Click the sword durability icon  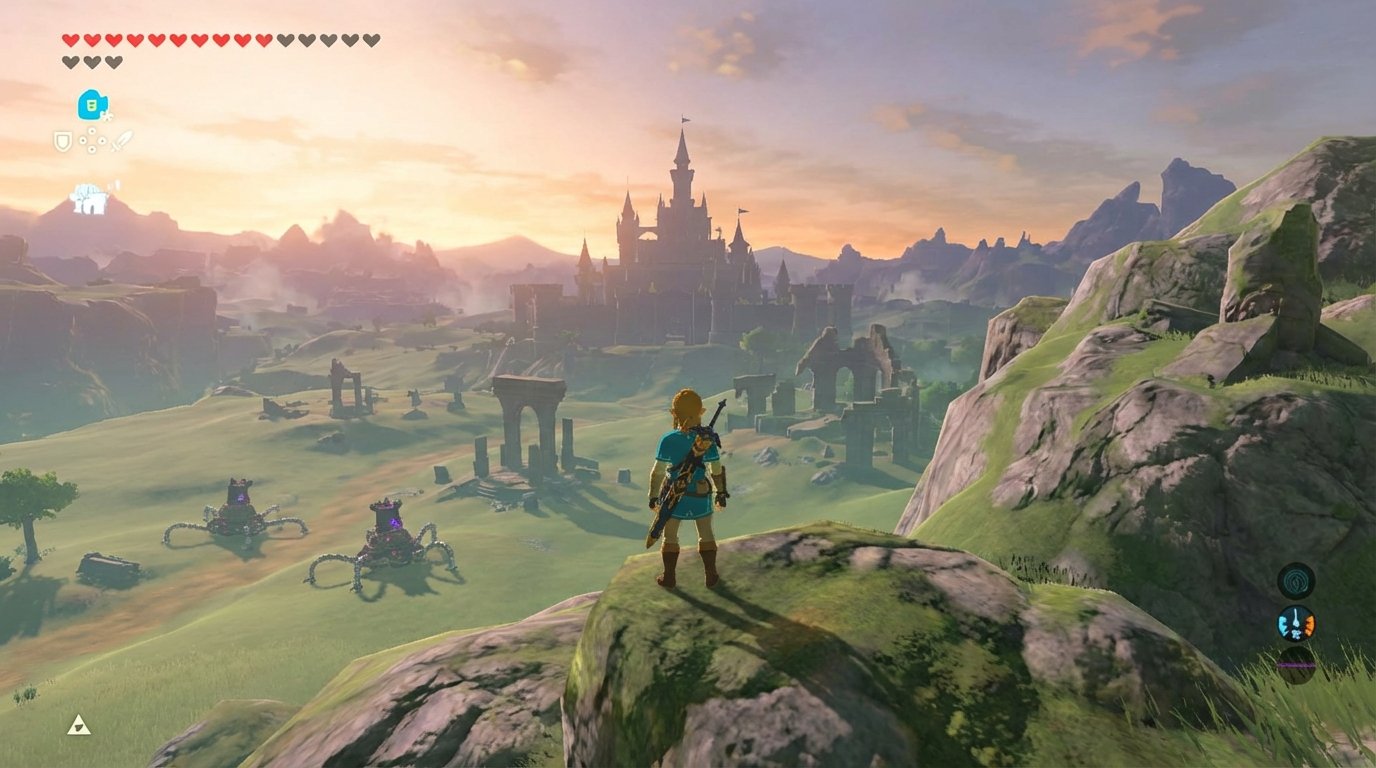click(x=121, y=138)
